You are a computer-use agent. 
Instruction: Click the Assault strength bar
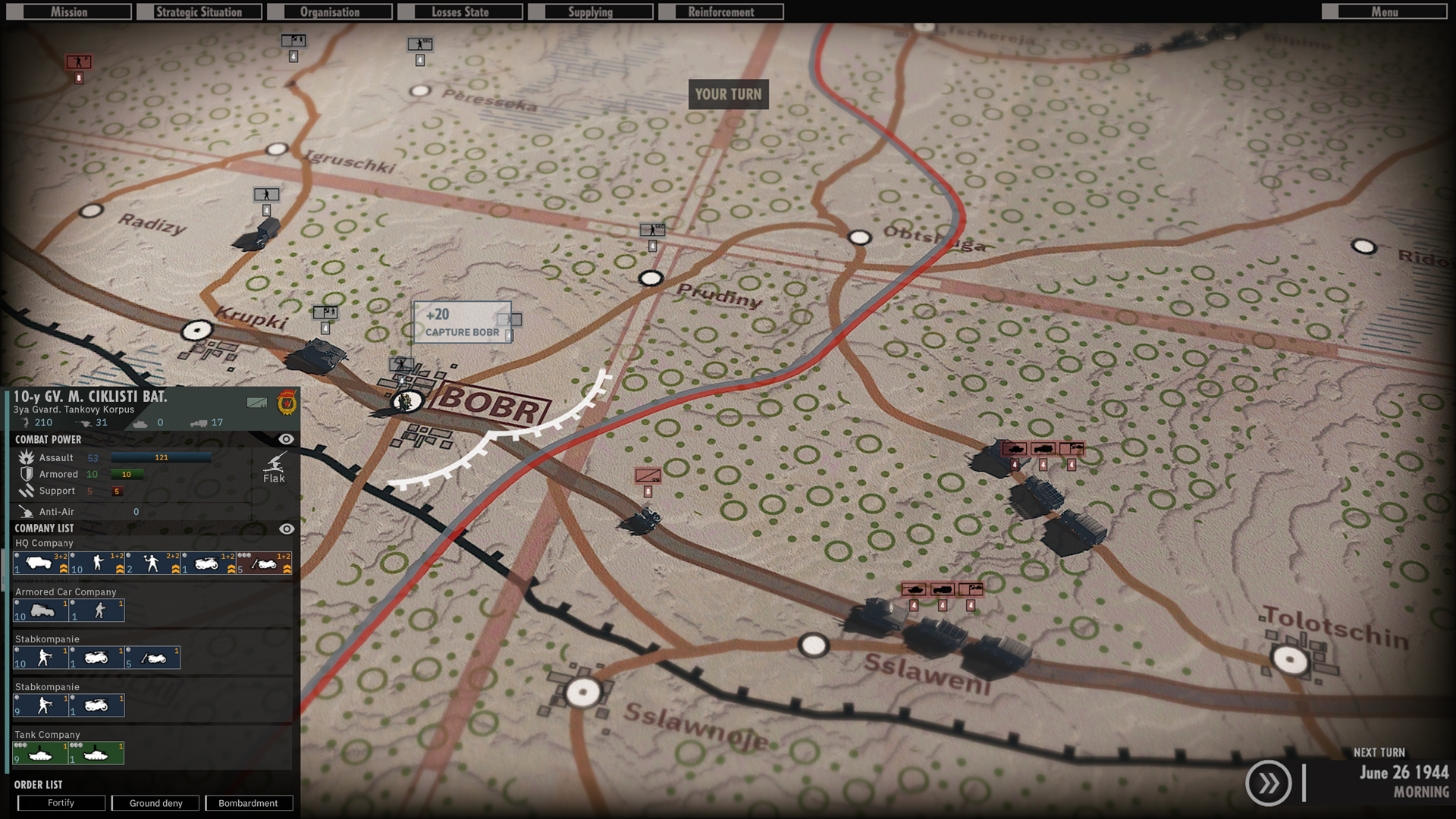click(159, 457)
